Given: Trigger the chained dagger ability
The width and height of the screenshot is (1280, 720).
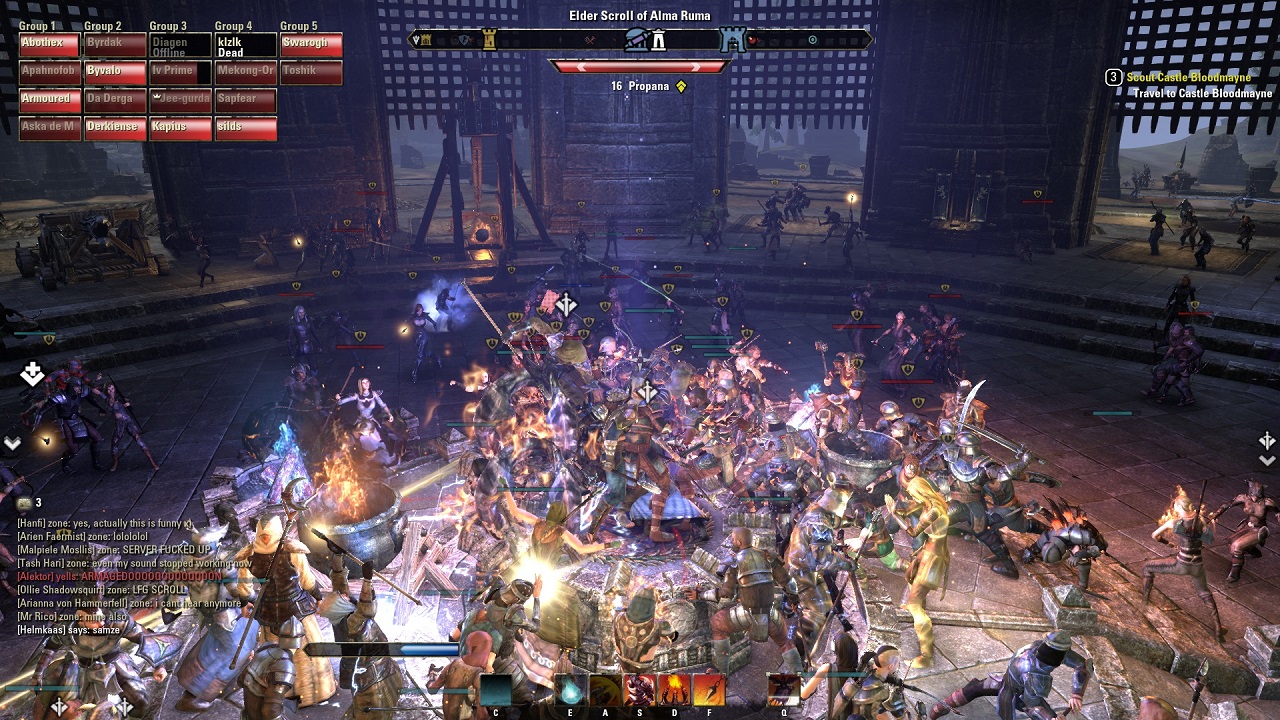Looking at the screenshot, I should click(x=709, y=690).
